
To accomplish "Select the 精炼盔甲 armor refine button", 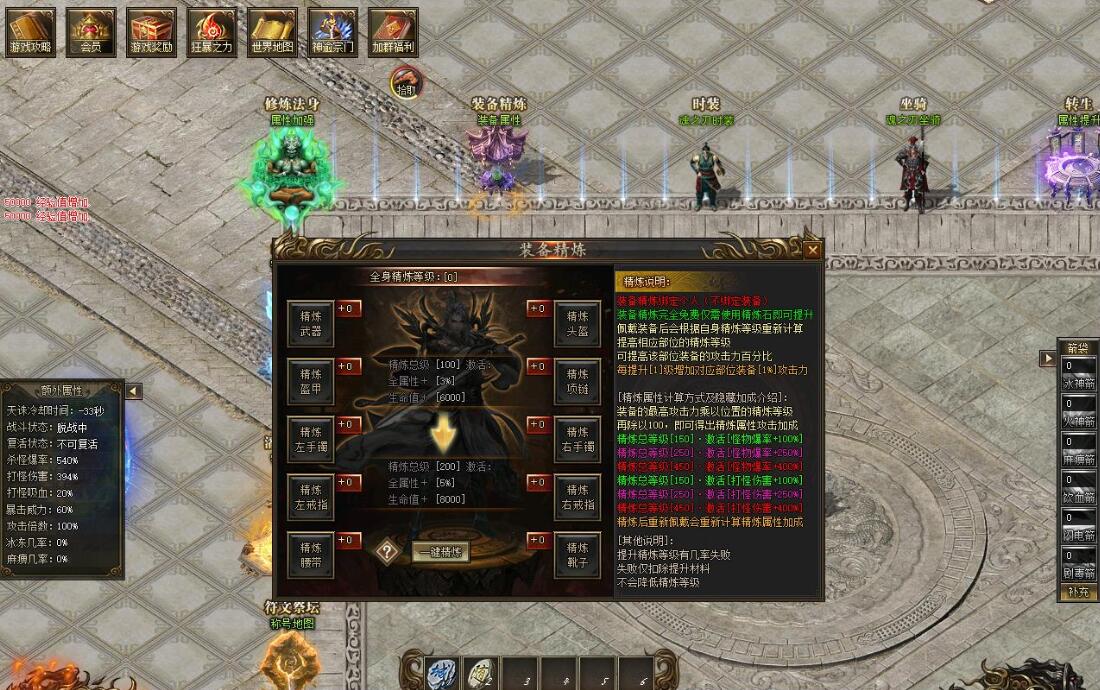I will pyautogui.click(x=311, y=382).
